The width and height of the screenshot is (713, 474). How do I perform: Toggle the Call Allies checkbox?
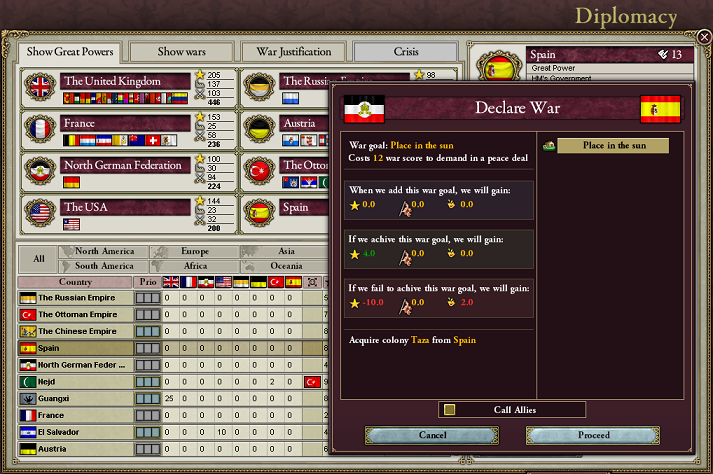[x=450, y=409]
